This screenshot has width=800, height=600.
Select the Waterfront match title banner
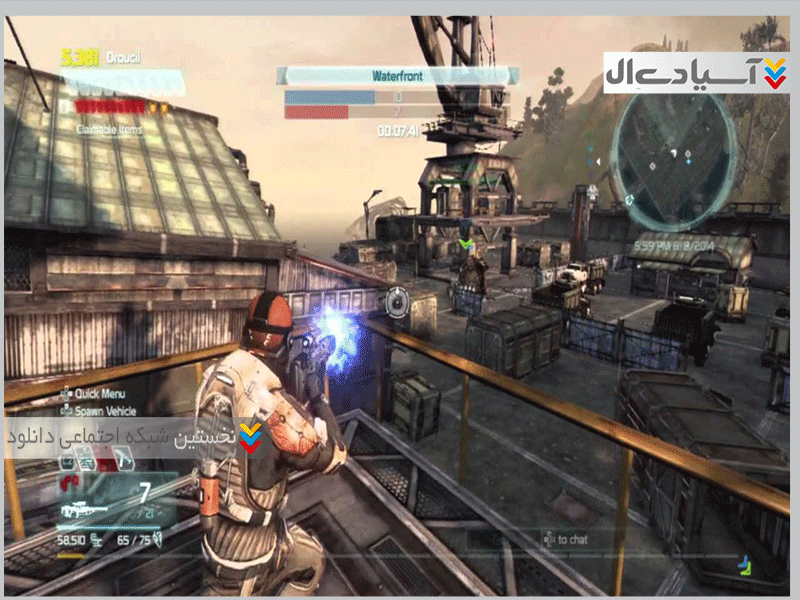pyautogui.click(x=398, y=75)
